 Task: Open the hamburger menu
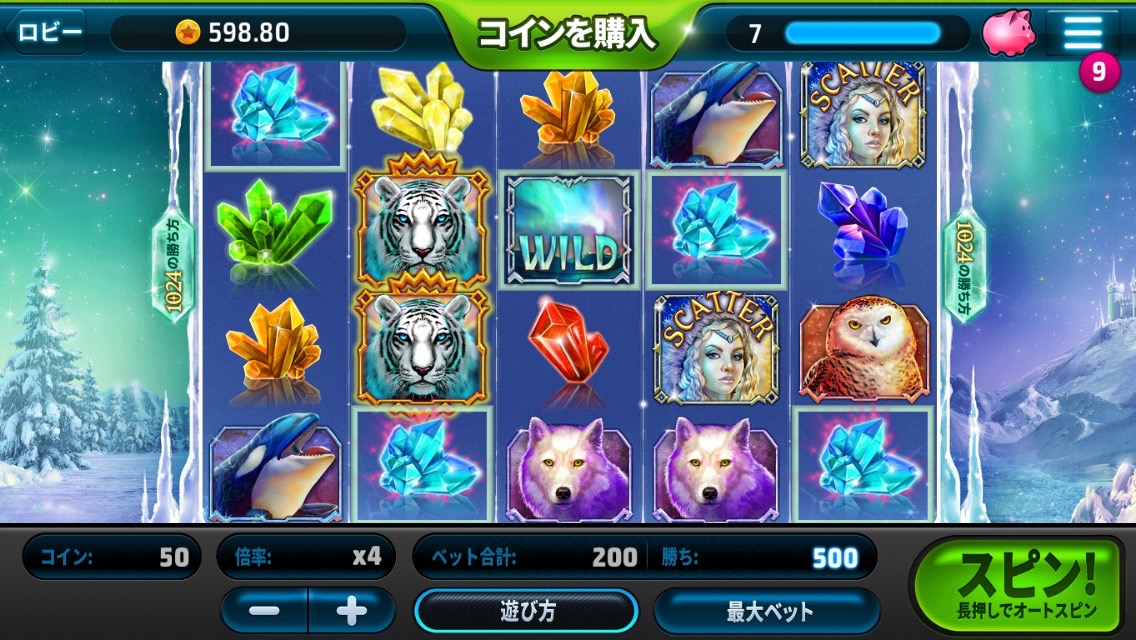tap(1082, 32)
